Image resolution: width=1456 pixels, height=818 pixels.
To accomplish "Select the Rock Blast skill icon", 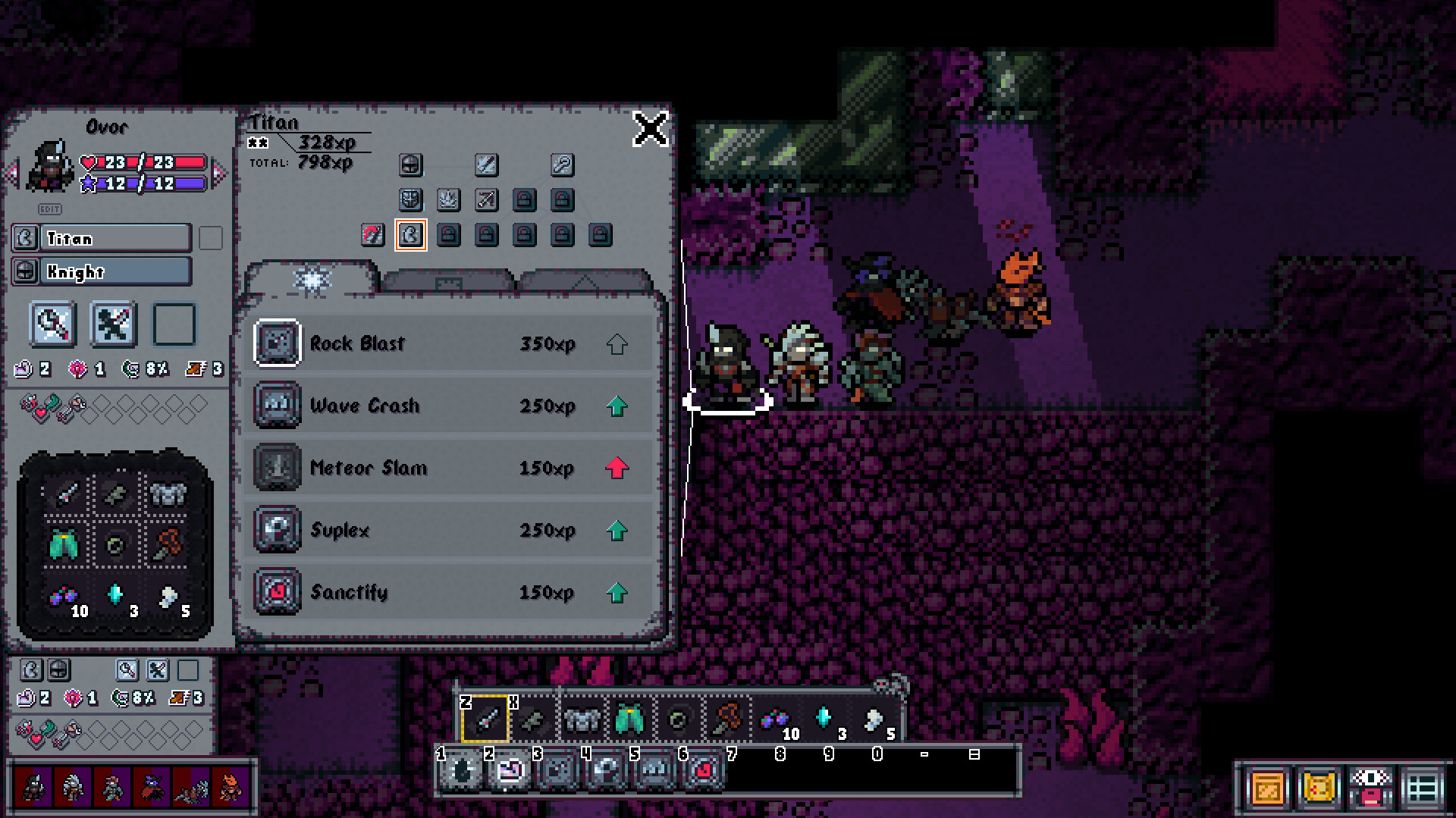I will (x=277, y=343).
